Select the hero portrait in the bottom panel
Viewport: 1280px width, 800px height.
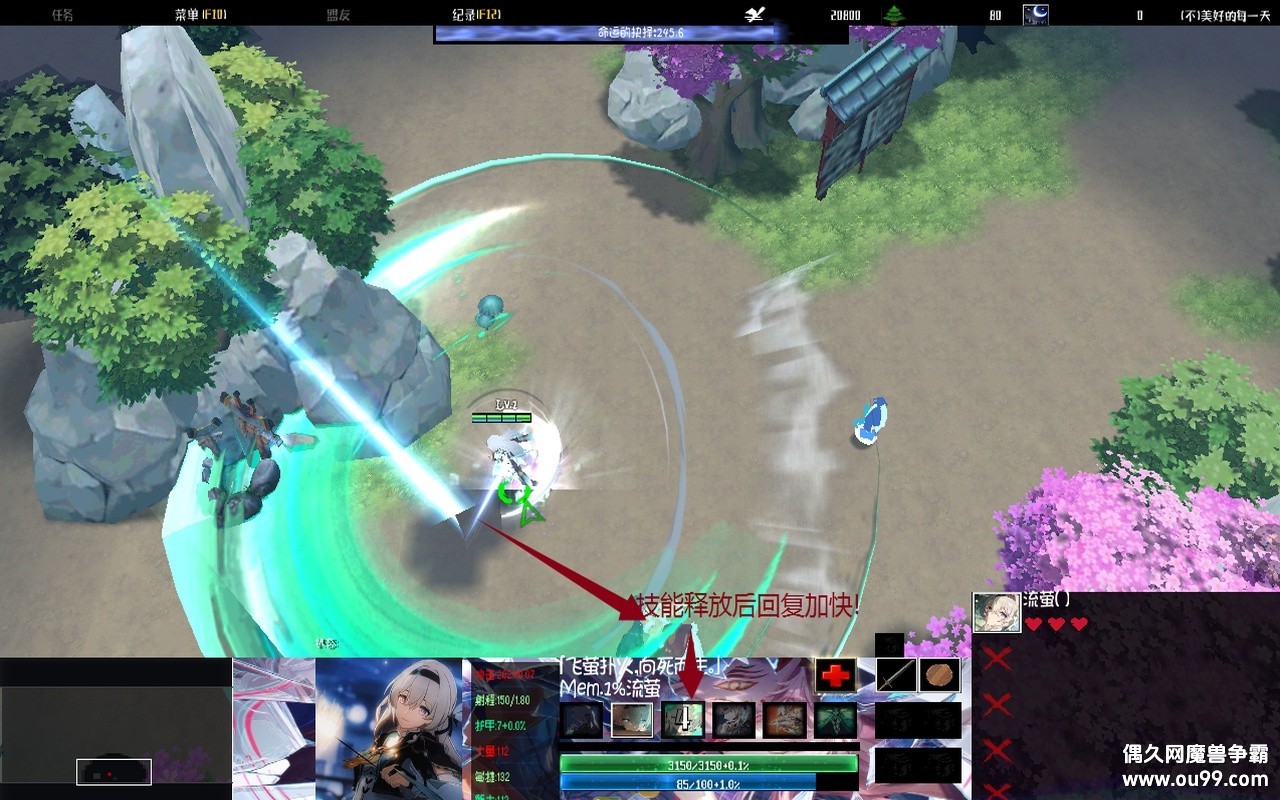(389, 728)
